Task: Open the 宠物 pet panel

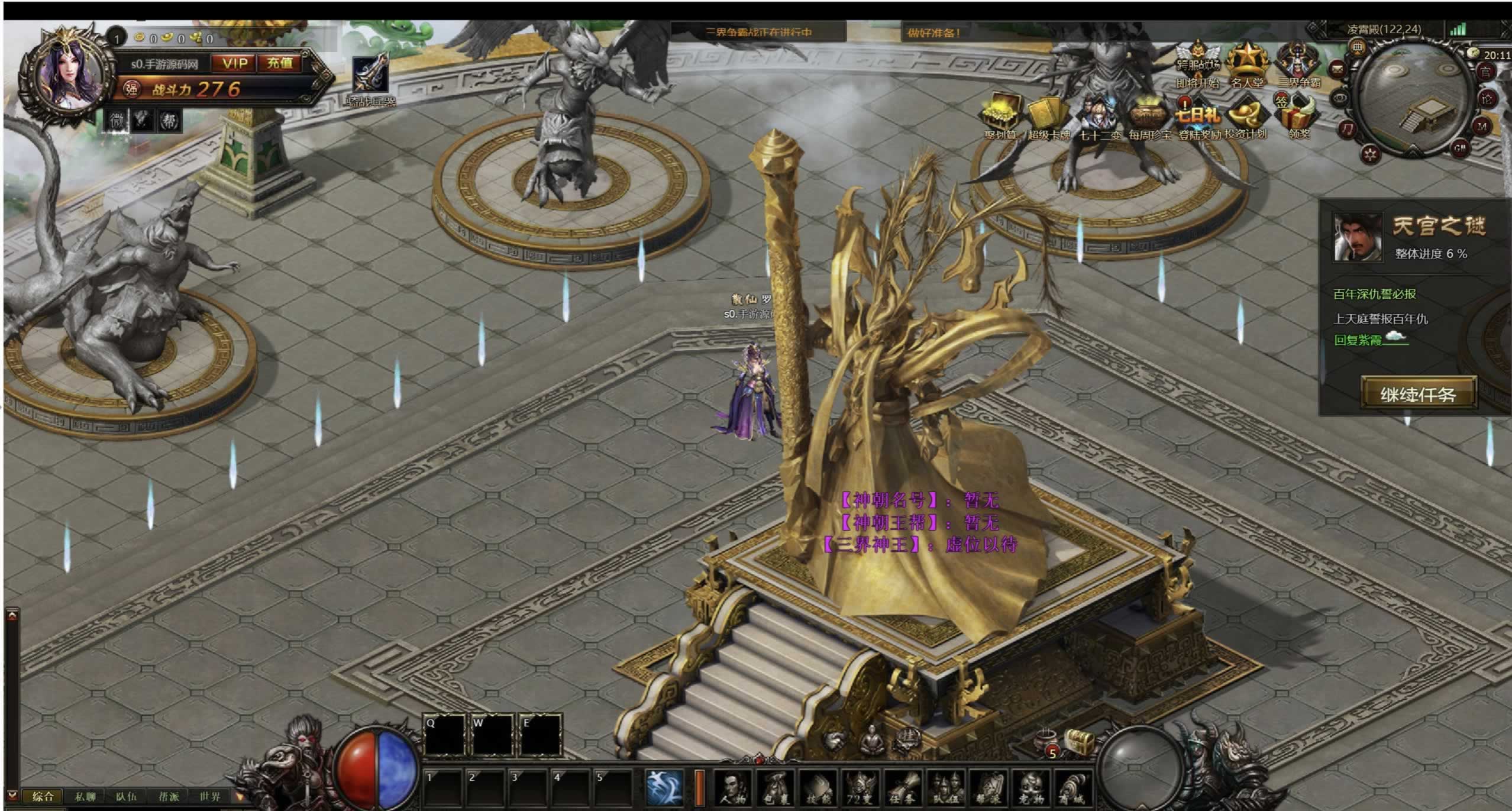Action: tap(1030, 789)
